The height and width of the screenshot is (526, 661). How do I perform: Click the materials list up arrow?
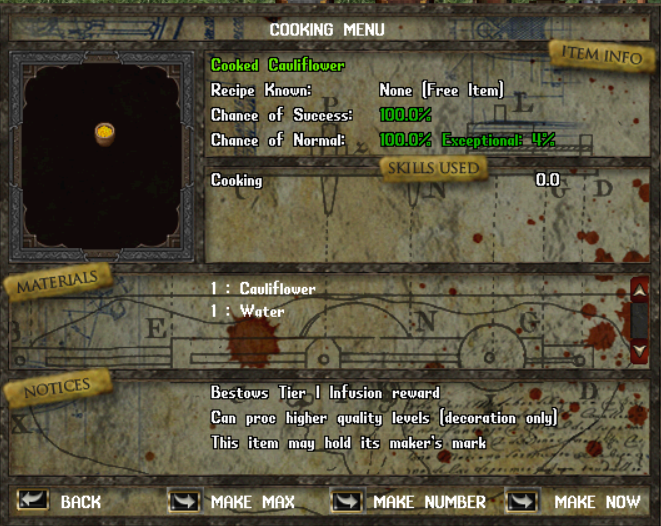coord(640,291)
